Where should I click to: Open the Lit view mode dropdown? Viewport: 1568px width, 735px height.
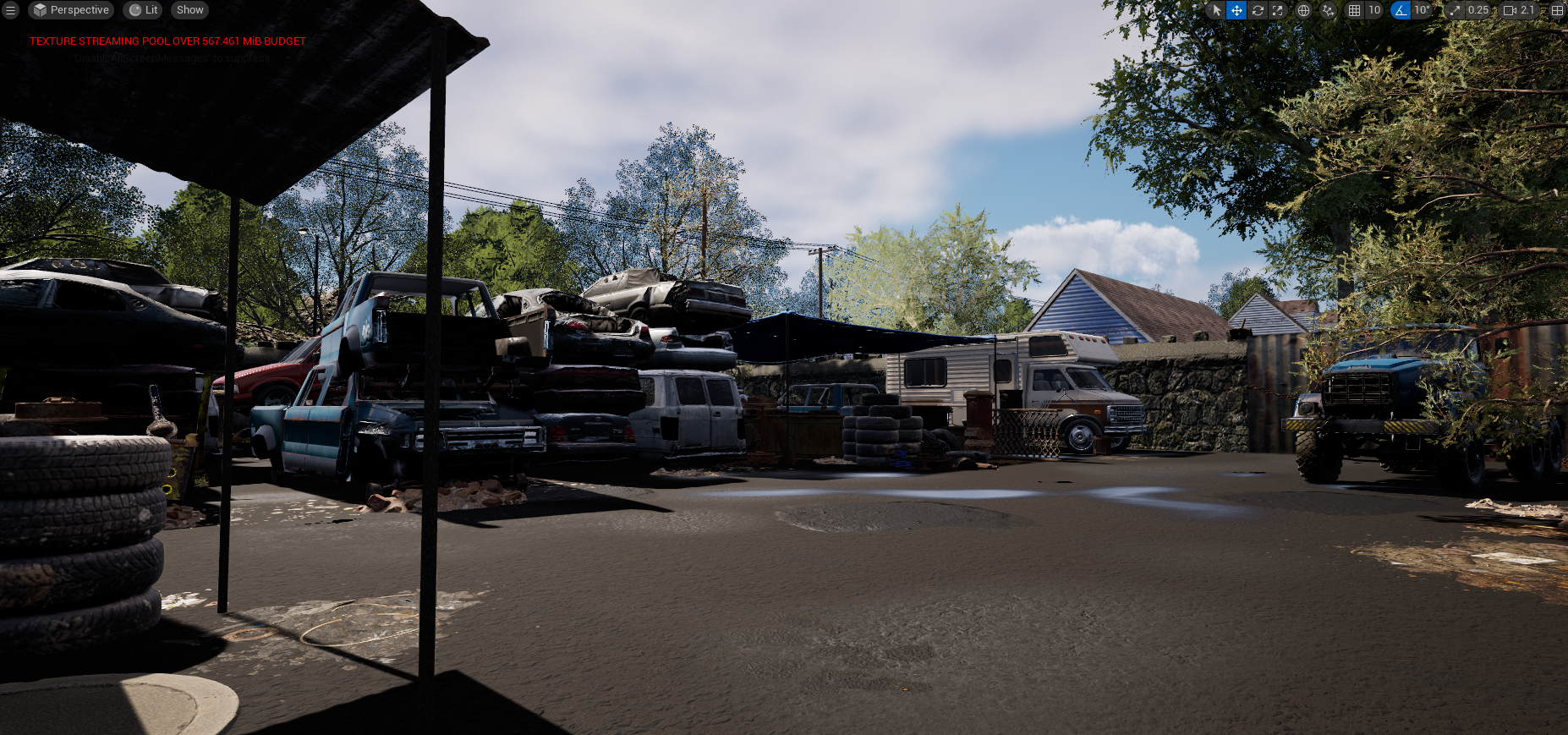[x=142, y=10]
